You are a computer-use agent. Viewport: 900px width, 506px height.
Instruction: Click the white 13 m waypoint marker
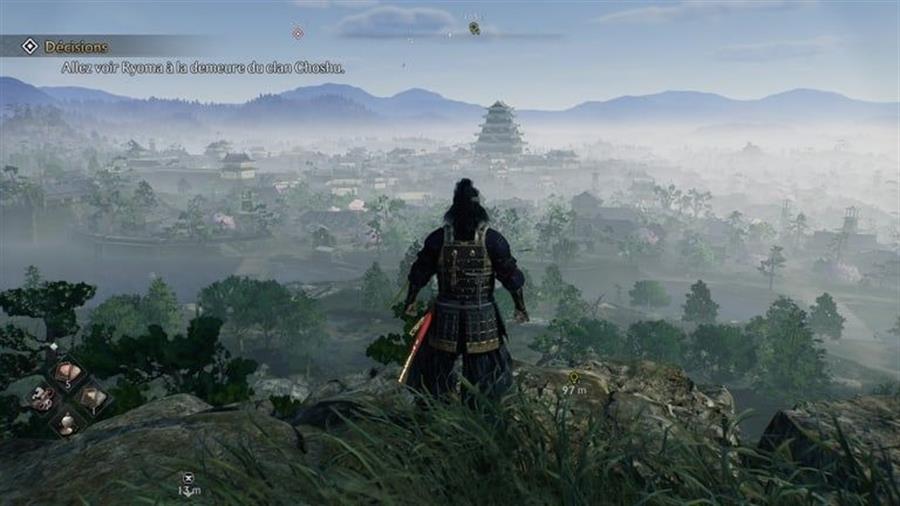(x=189, y=478)
